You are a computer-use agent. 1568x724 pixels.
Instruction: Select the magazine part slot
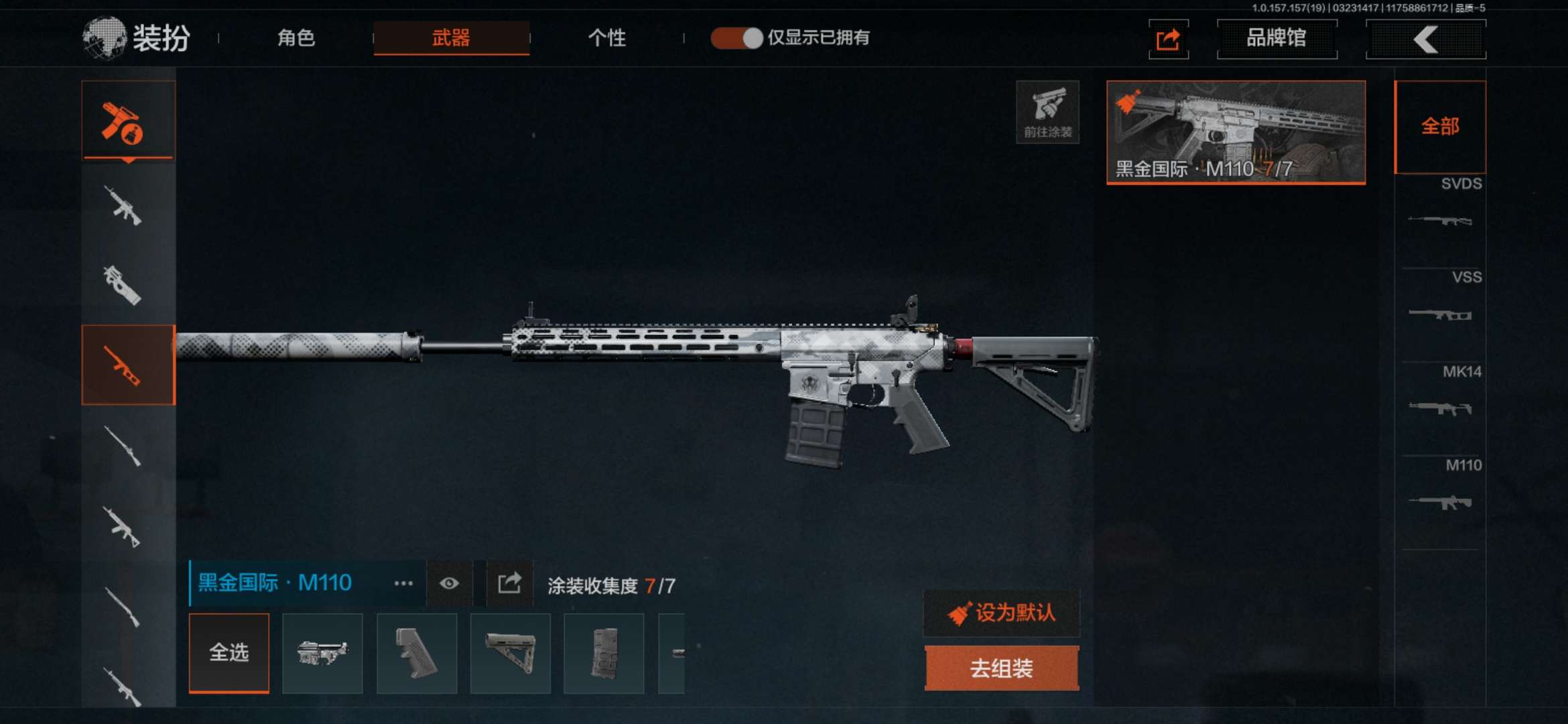604,654
